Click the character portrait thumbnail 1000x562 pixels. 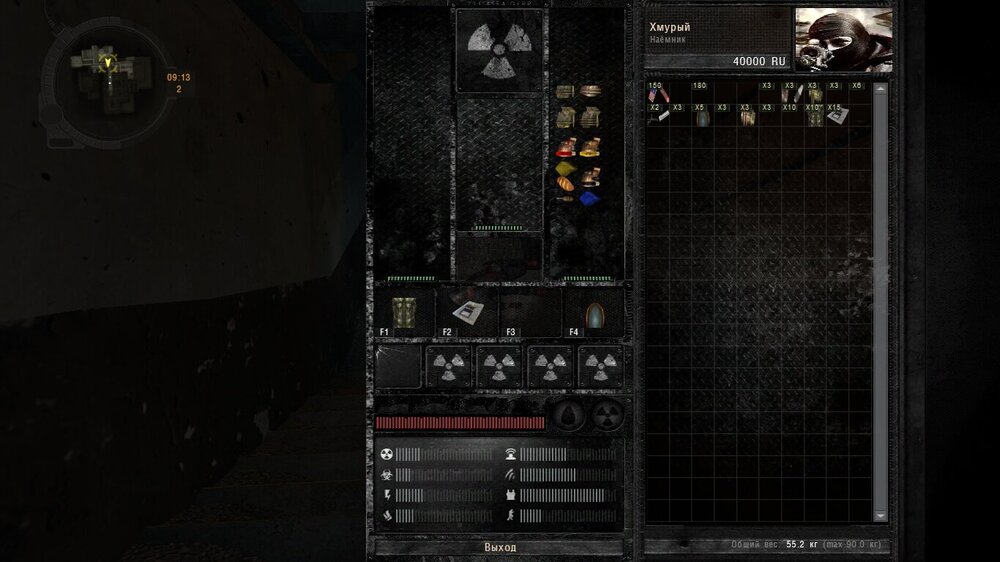[843, 40]
